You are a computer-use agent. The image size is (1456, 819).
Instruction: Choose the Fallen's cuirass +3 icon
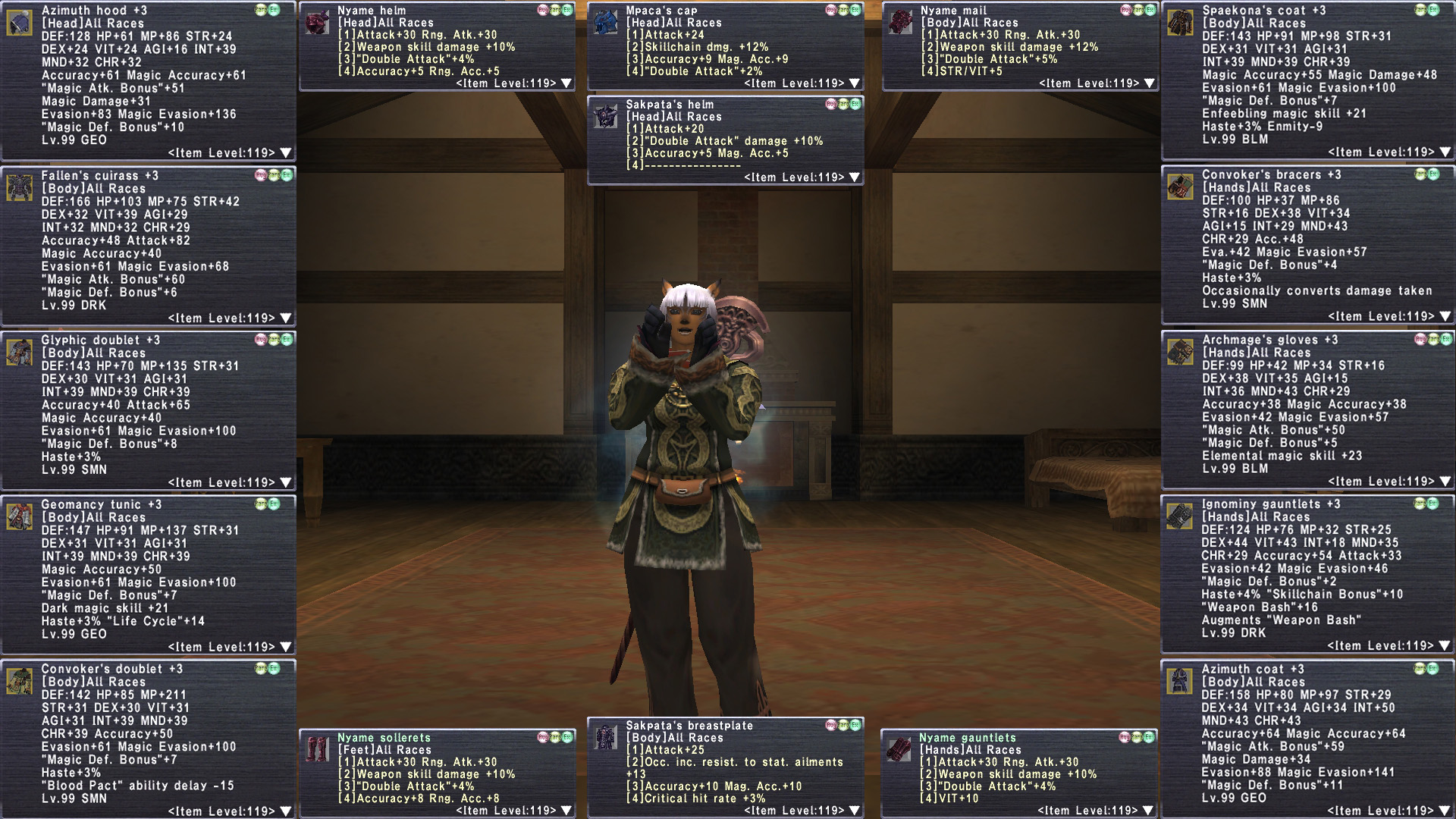(x=20, y=187)
